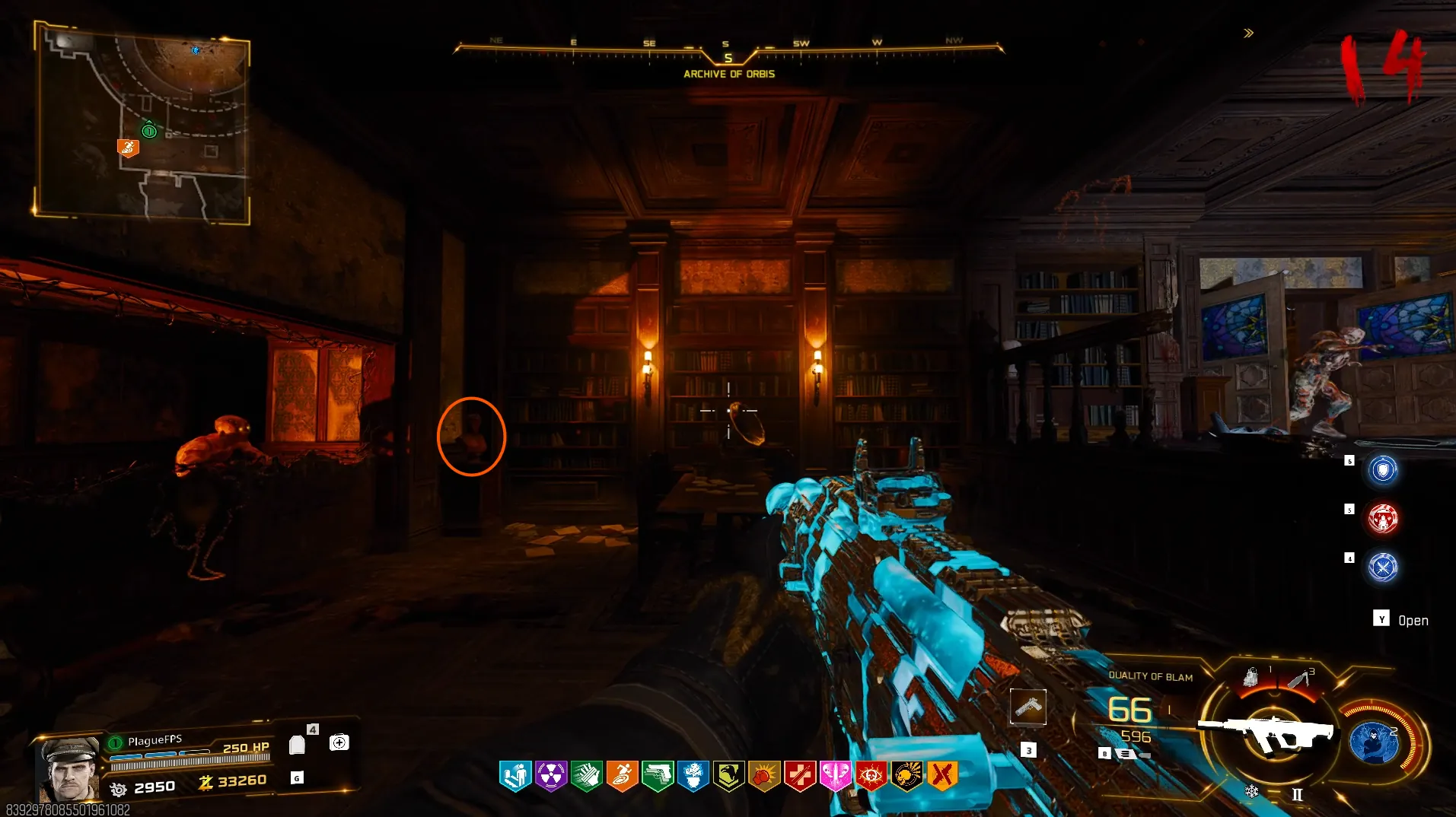
Task: Select the secondary pistol weapon slot
Action: click(x=1028, y=707)
